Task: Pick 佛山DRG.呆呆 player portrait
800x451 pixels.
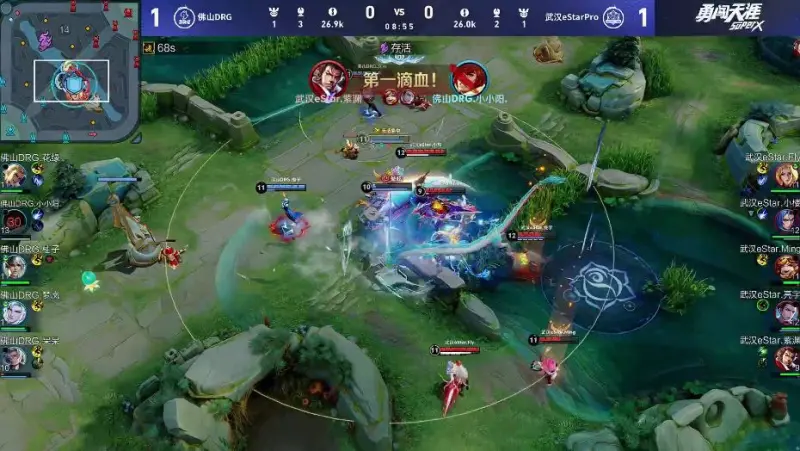Action: tap(15, 358)
